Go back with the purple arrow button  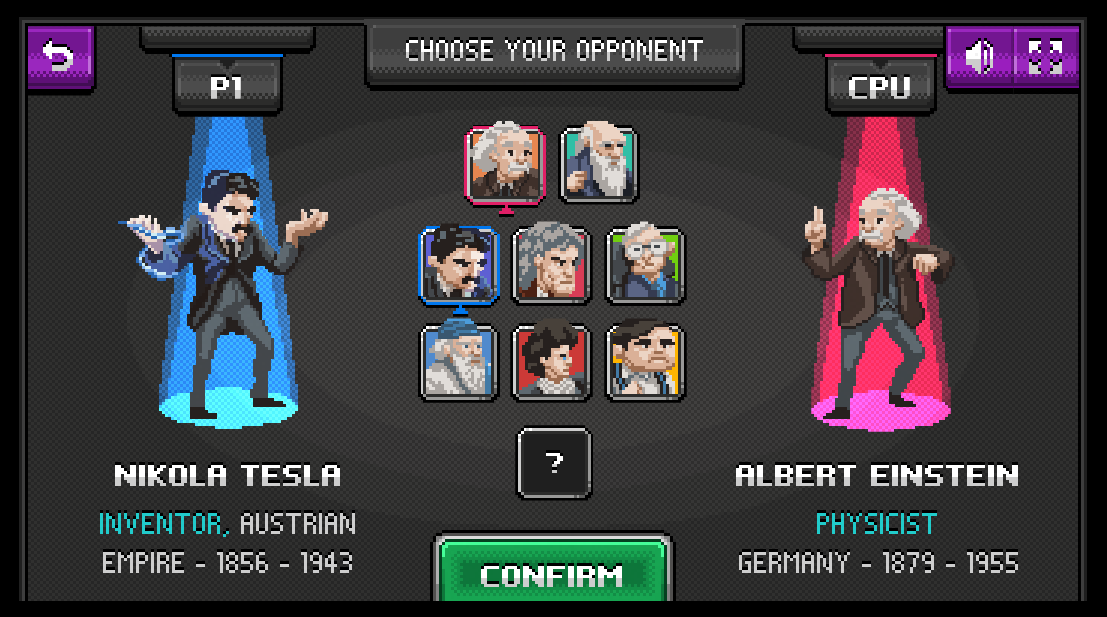(x=60, y=56)
